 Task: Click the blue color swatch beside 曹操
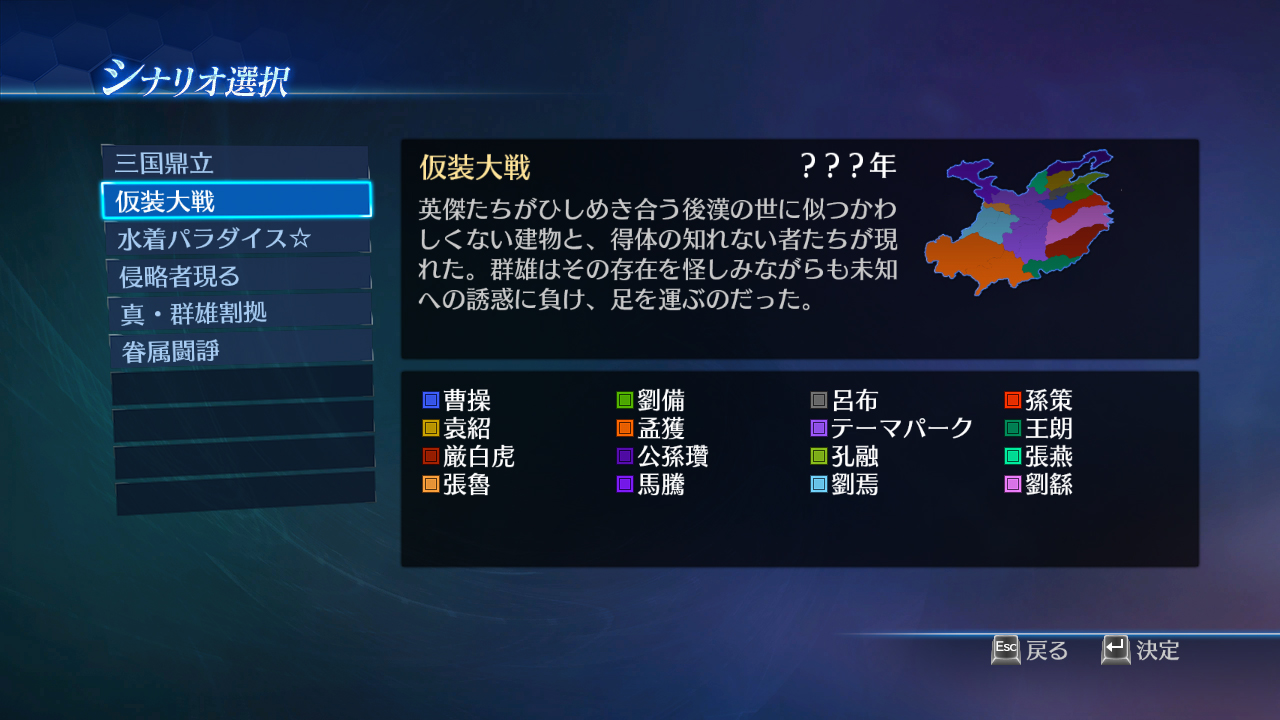click(x=430, y=399)
